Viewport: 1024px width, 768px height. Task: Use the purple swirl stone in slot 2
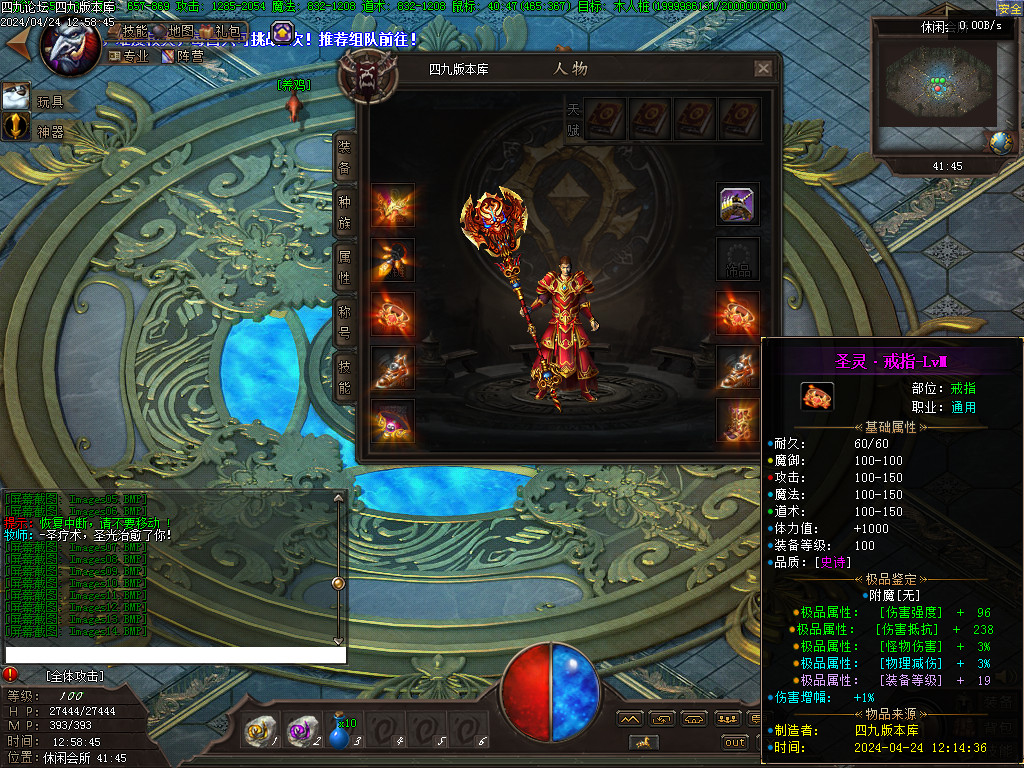300,733
